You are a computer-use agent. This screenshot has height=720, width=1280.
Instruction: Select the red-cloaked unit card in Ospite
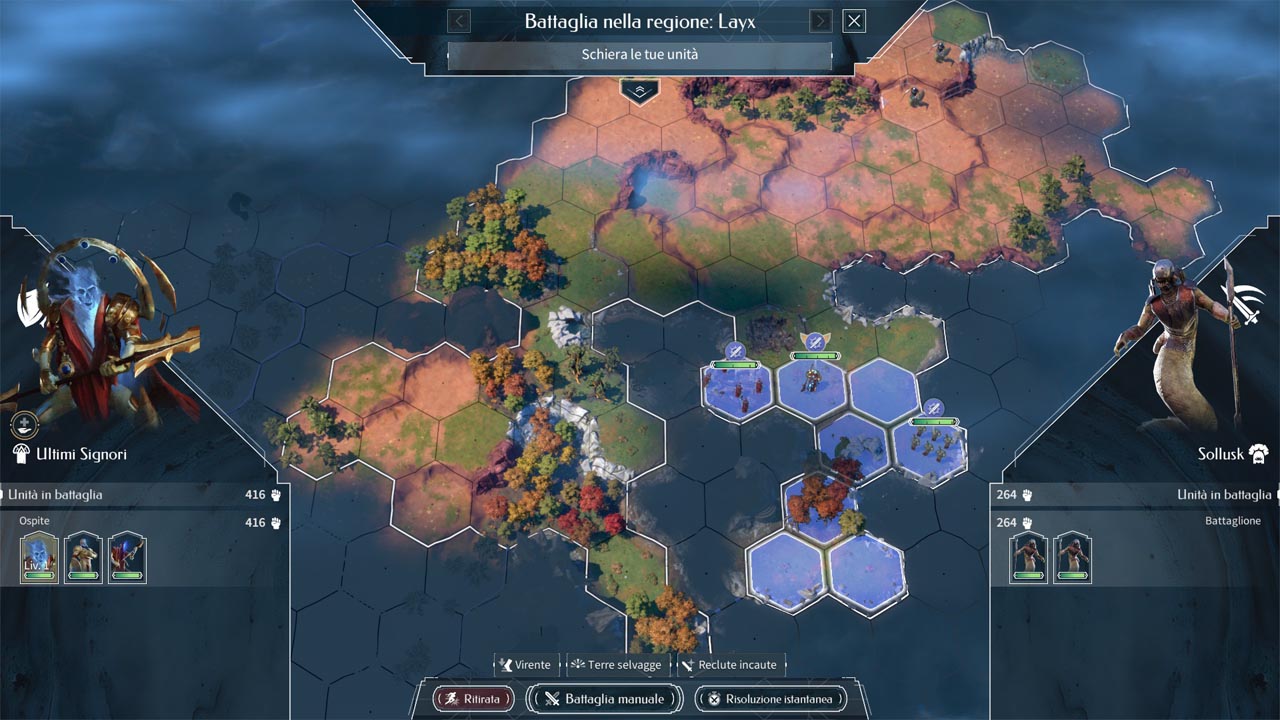pyautogui.click(x=127, y=557)
